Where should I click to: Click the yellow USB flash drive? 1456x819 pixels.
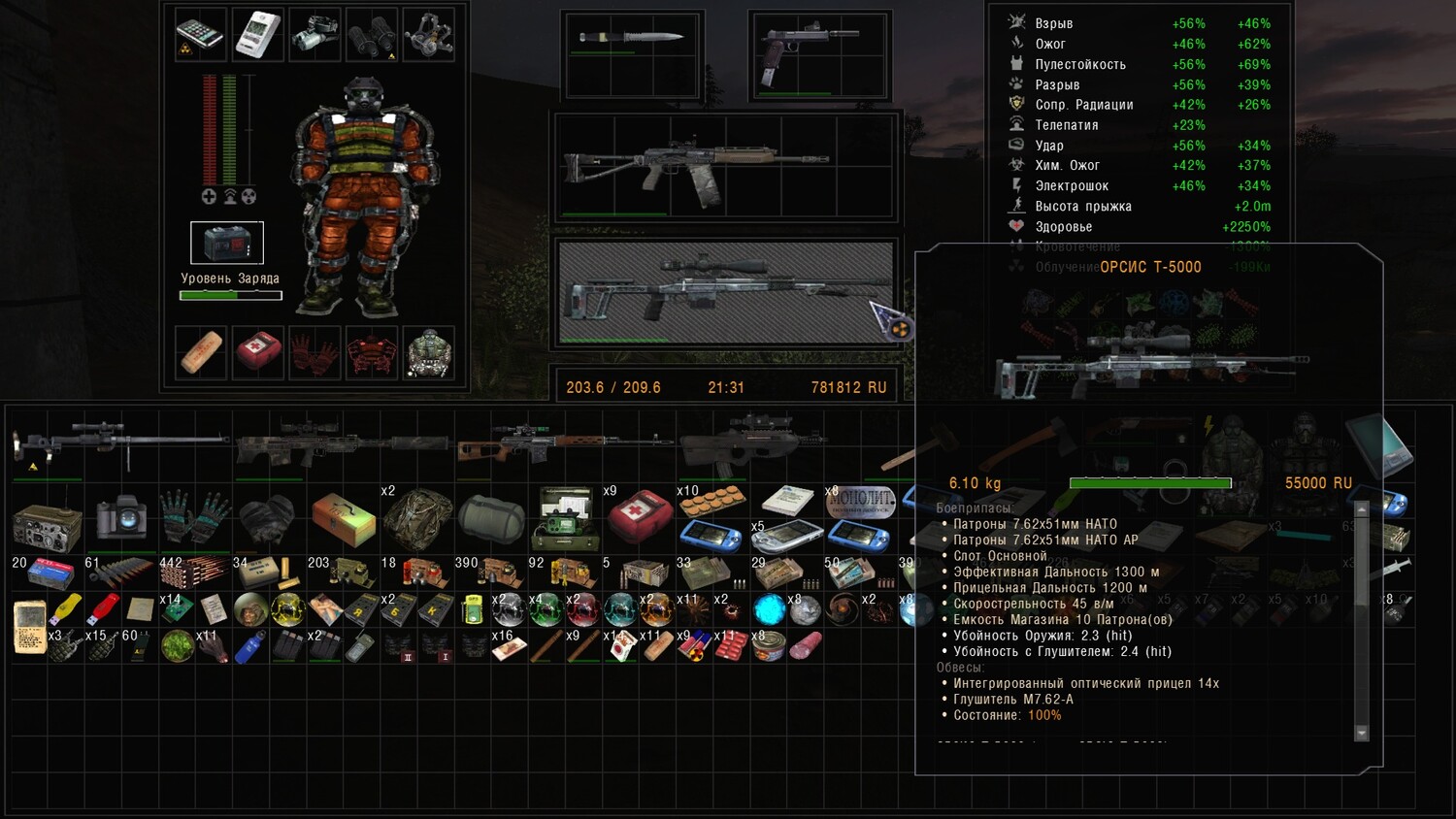click(66, 609)
